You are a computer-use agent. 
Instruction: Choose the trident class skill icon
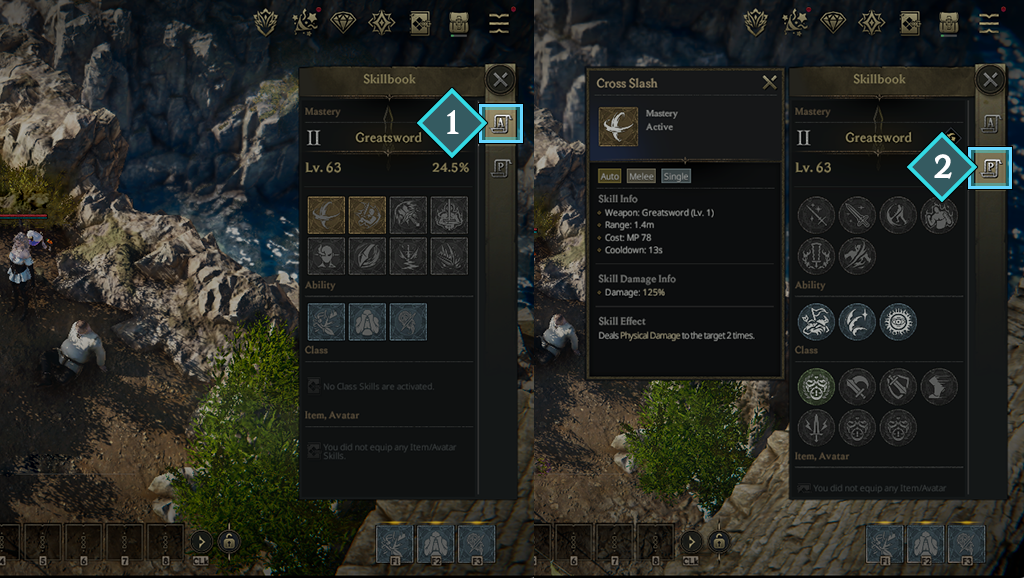click(x=816, y=427)
